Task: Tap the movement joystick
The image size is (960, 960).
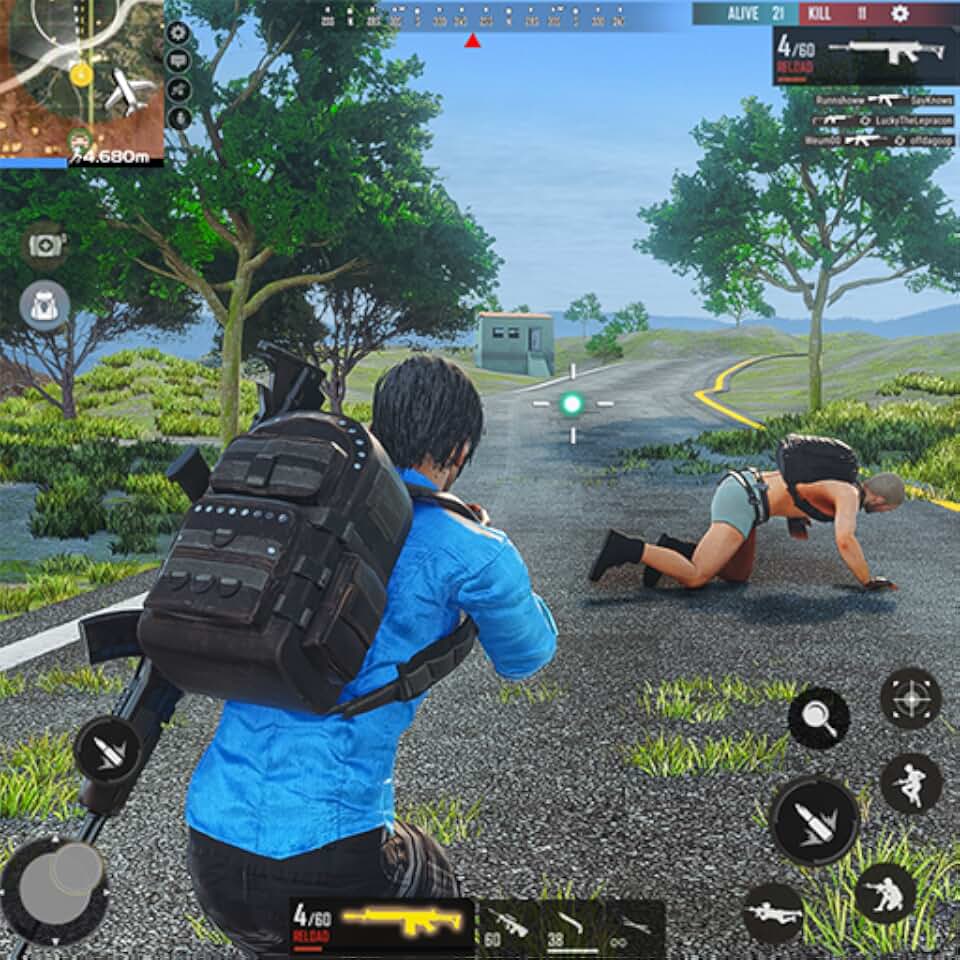Action: tap(55, 878)
